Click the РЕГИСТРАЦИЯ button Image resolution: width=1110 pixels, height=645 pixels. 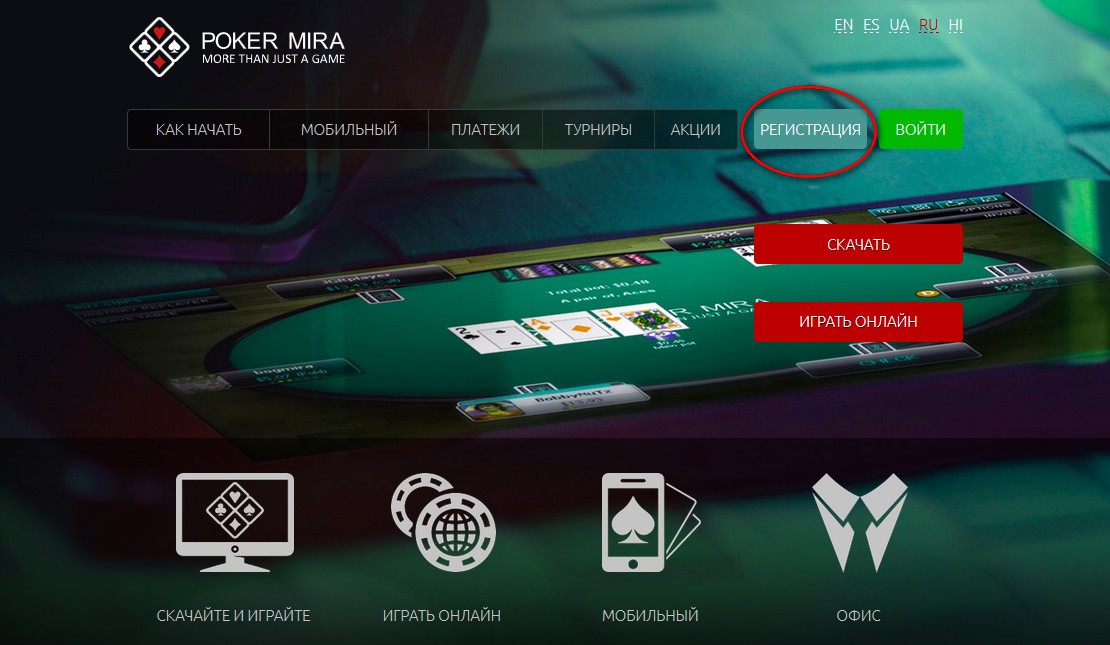click(x=810, y=130)
